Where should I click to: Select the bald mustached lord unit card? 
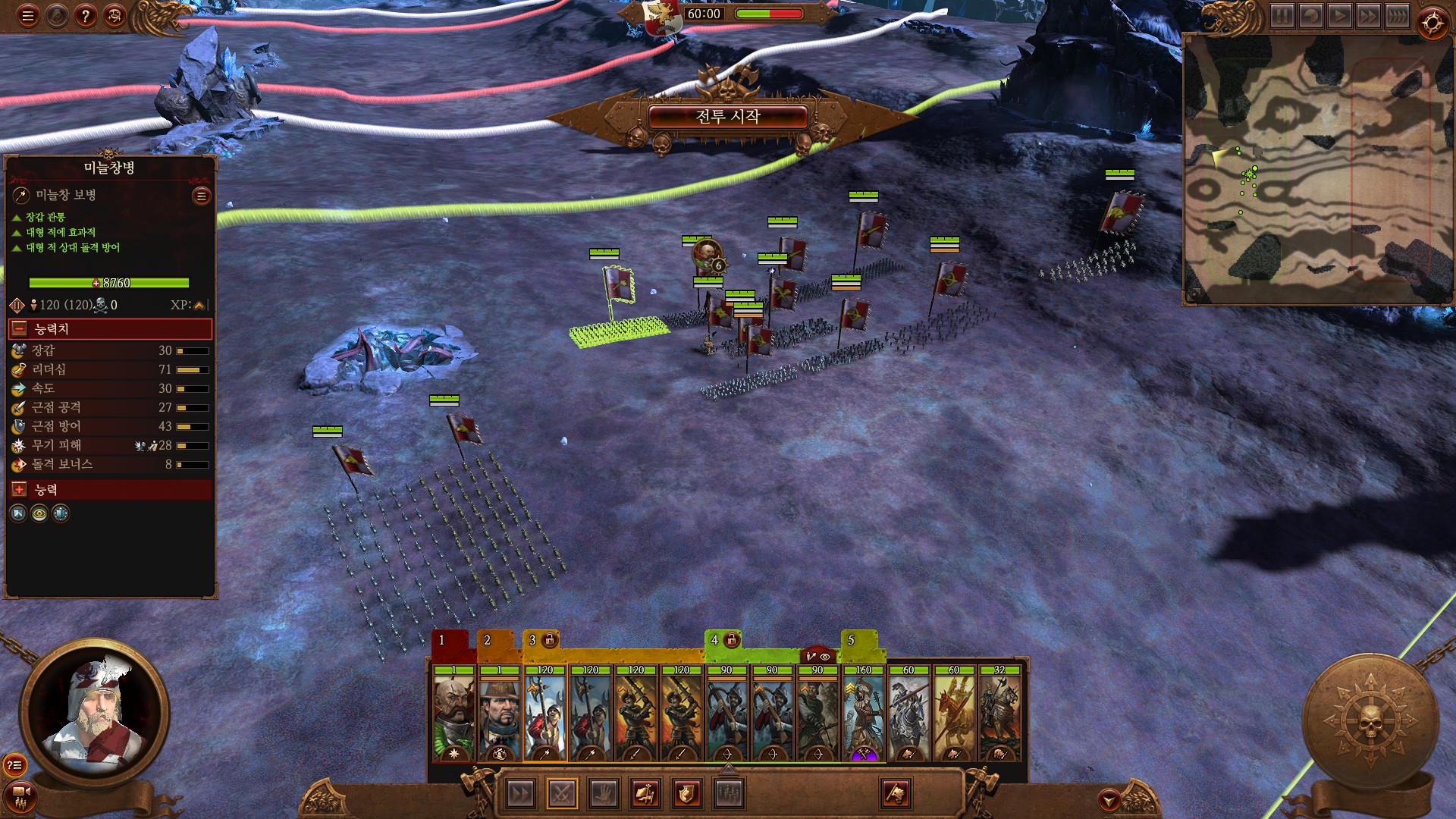pyautogui.click(x=453, y=714)
